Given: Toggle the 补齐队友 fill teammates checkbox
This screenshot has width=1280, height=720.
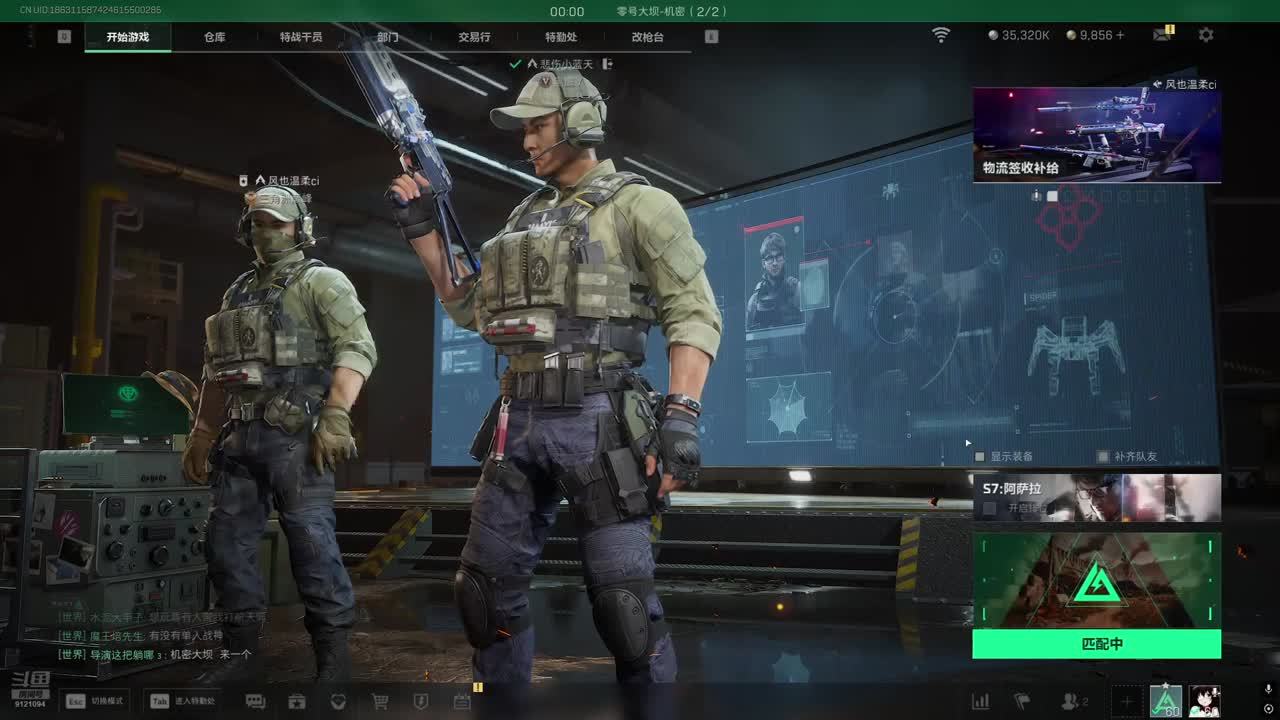Looking at the screenshot, I should (1103, 457).
